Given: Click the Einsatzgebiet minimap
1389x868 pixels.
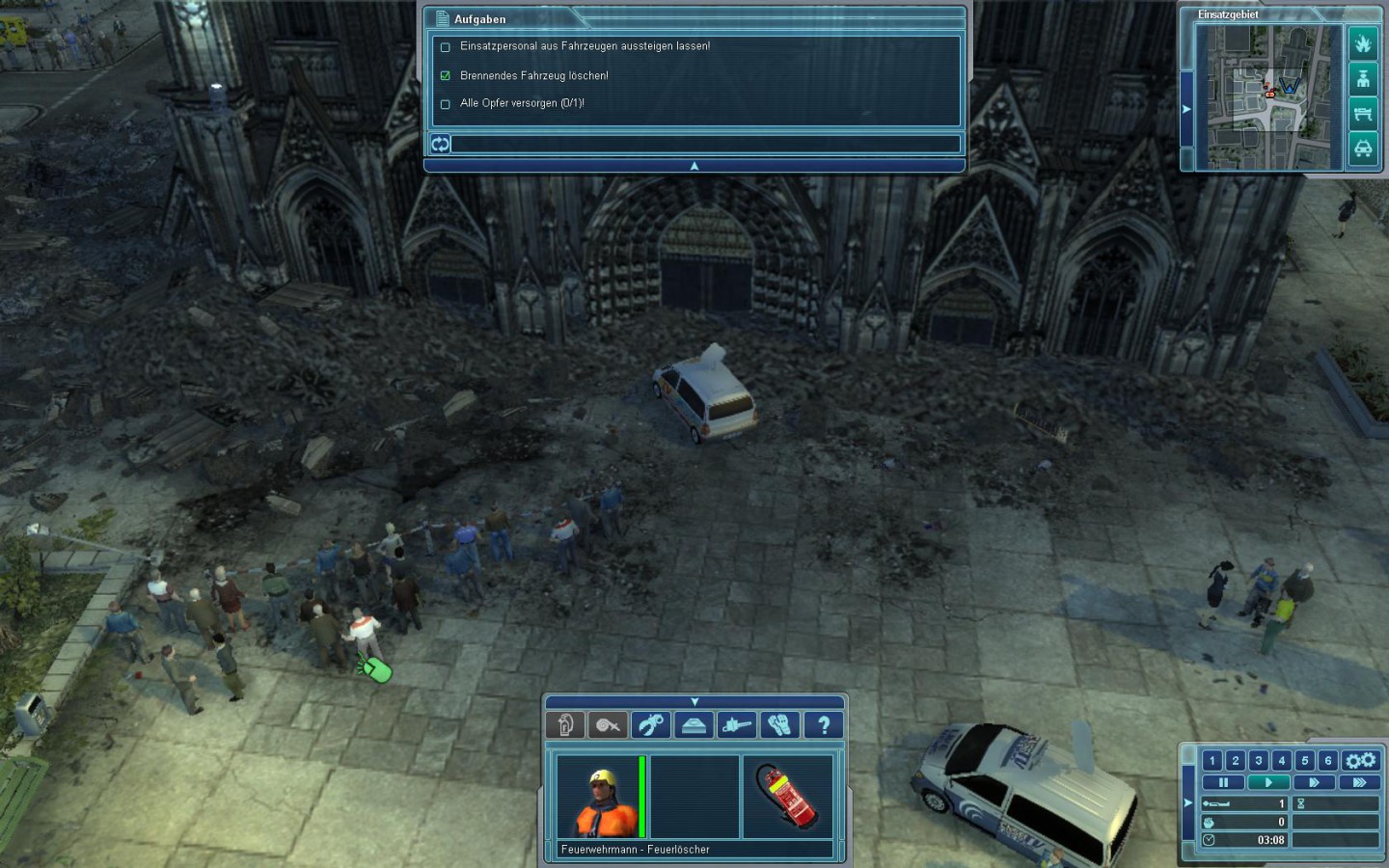Looking at the screenshot, I should click(x=1268, y=96).
